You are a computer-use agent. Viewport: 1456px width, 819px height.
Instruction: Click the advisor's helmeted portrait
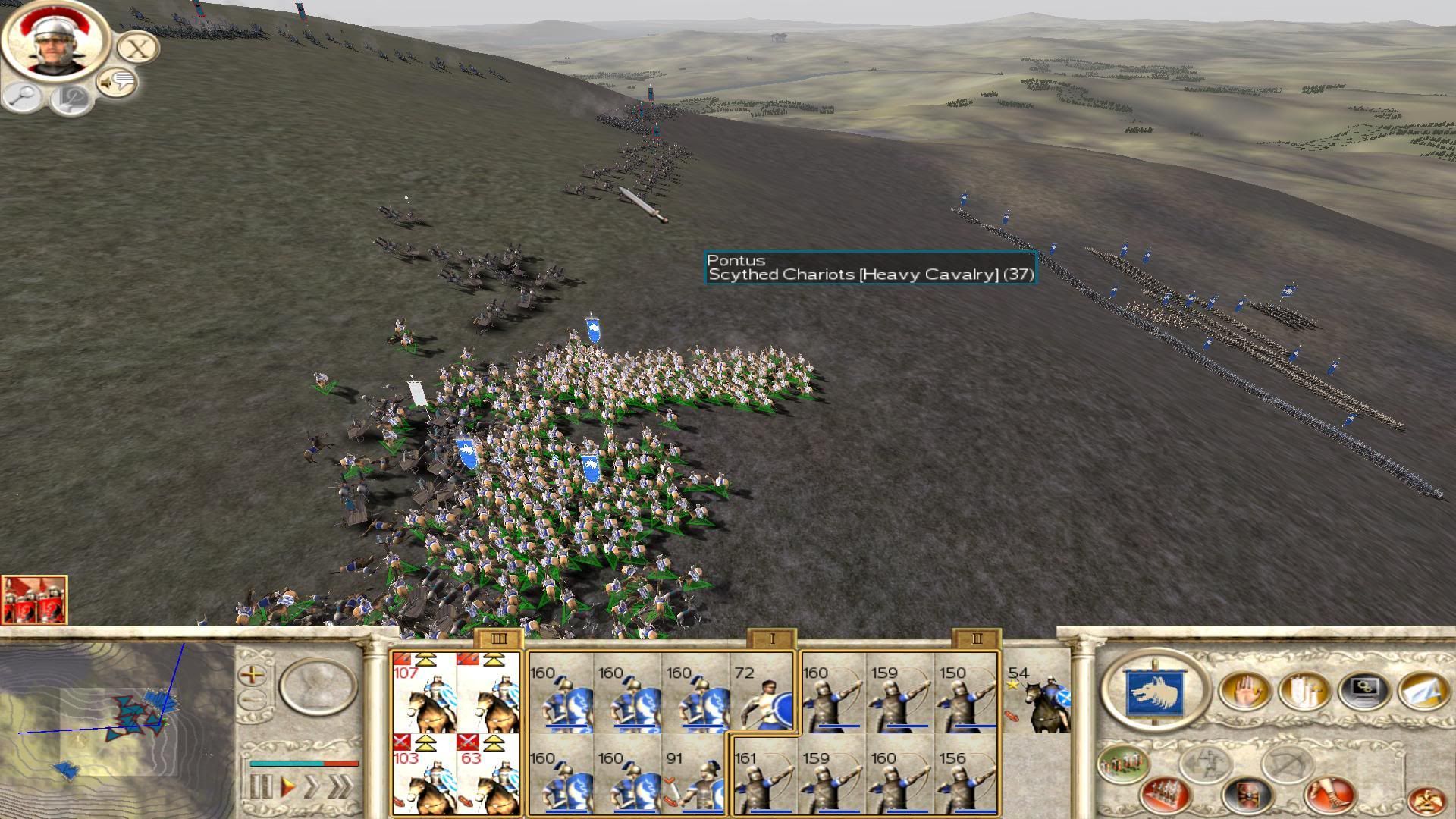click(x=55, y=41)
